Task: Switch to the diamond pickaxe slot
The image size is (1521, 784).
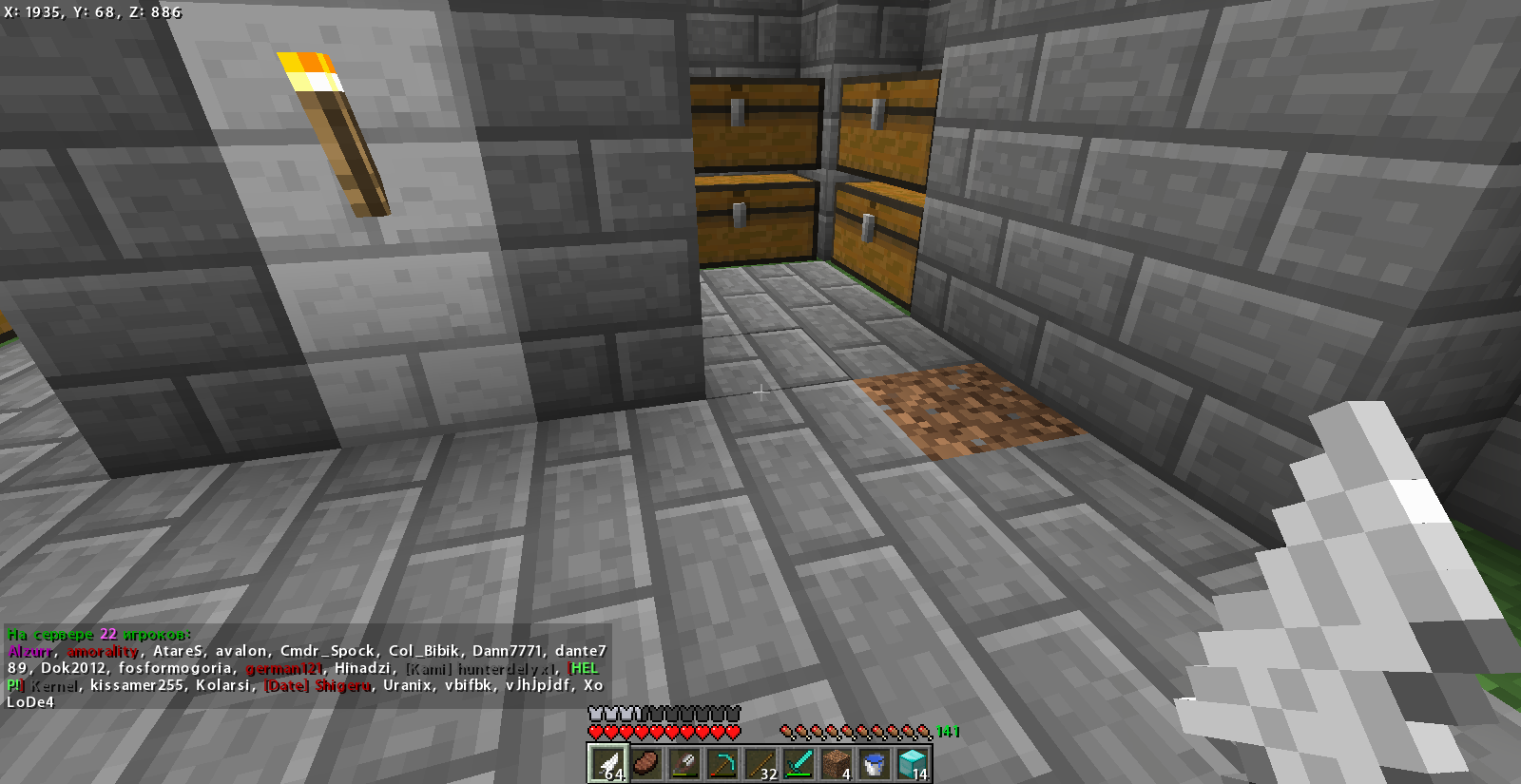Action: tap(722, 763)
